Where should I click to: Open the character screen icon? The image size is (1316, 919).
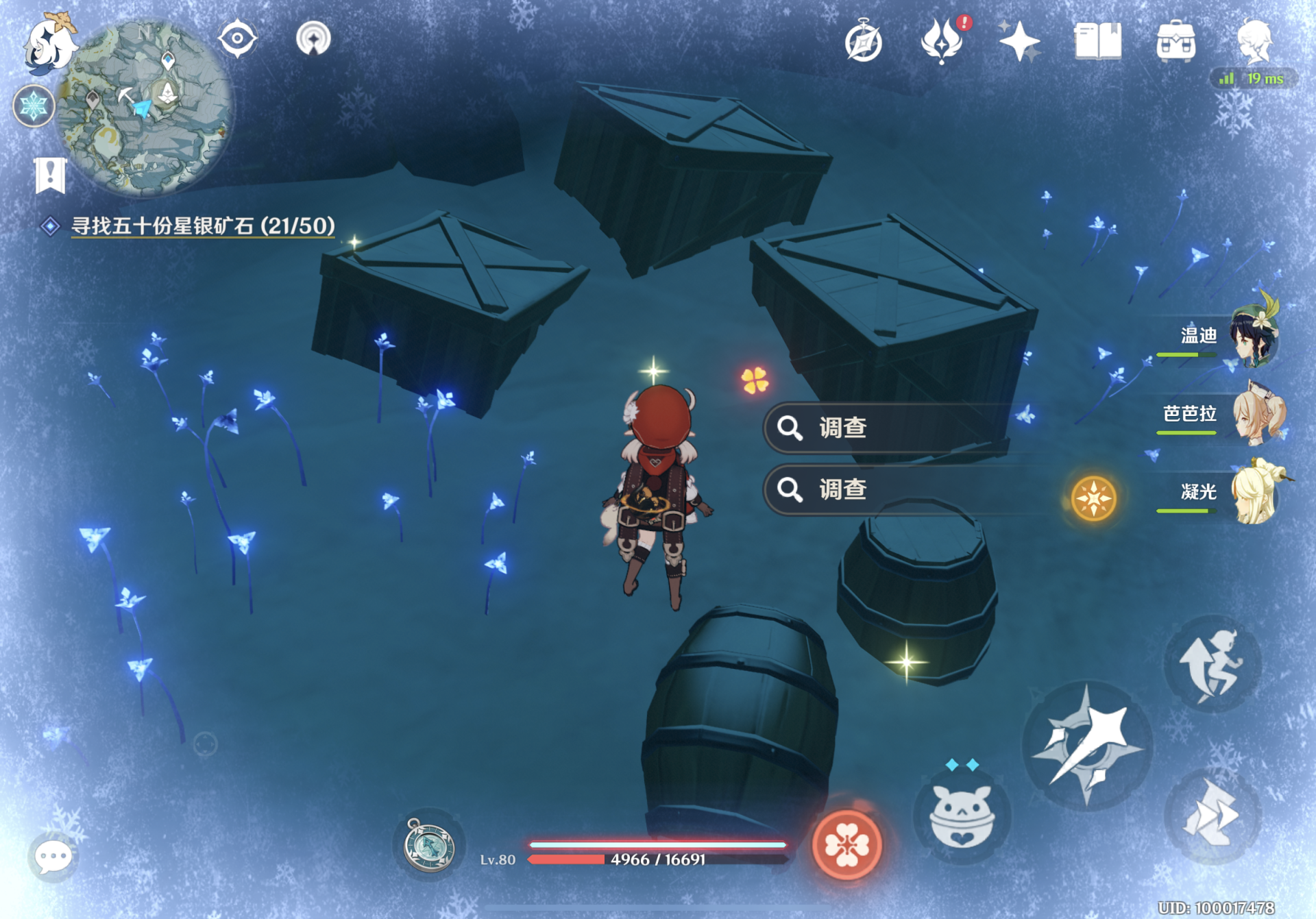tap(1254, 41)
